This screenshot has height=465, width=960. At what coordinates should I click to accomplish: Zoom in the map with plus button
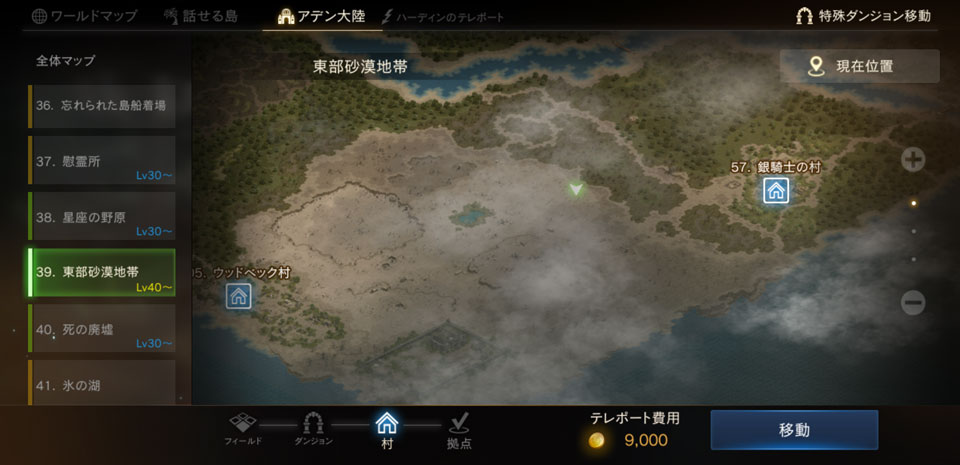point(913,159)
